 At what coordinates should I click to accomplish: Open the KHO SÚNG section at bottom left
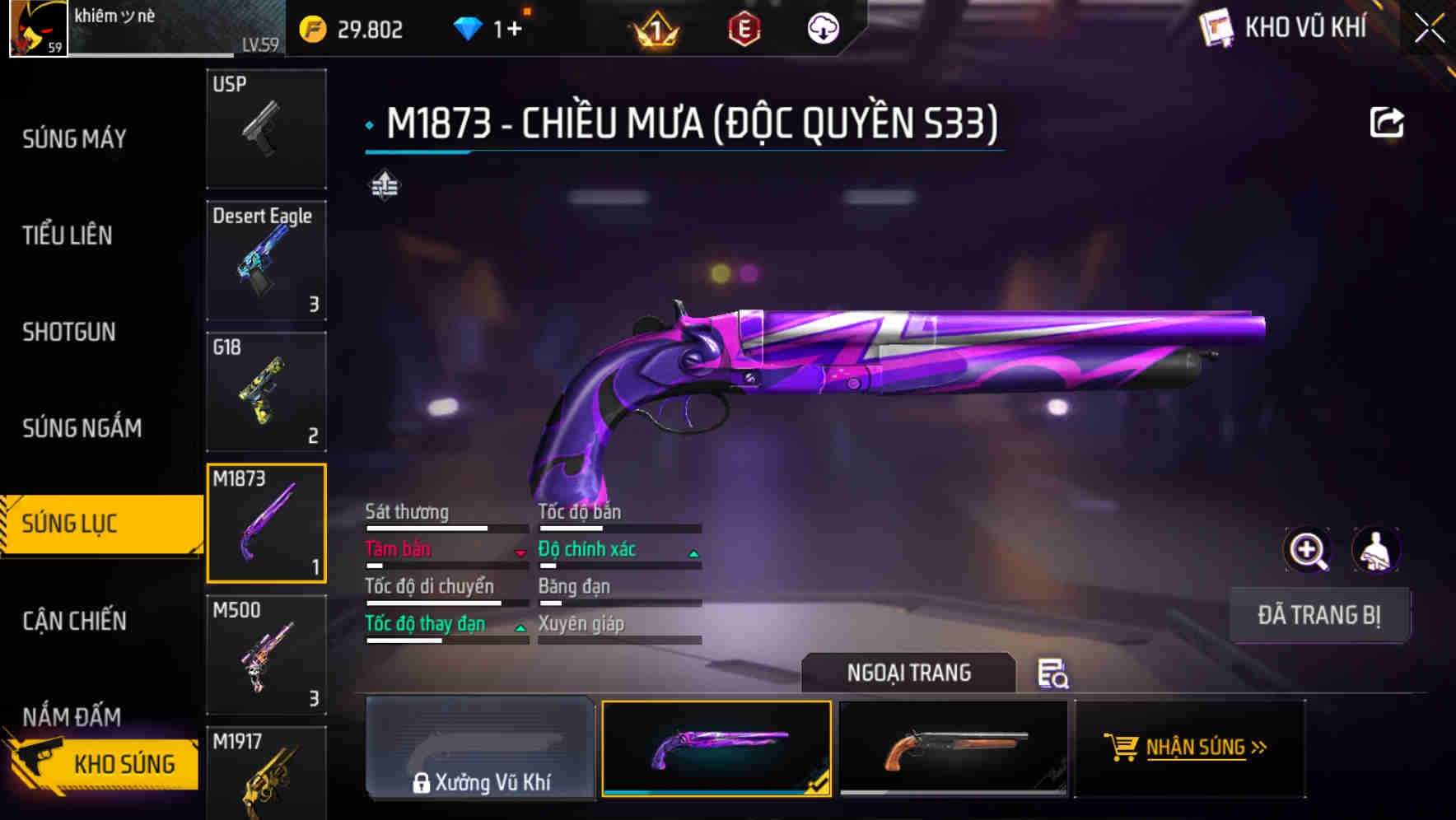(124, 763)
